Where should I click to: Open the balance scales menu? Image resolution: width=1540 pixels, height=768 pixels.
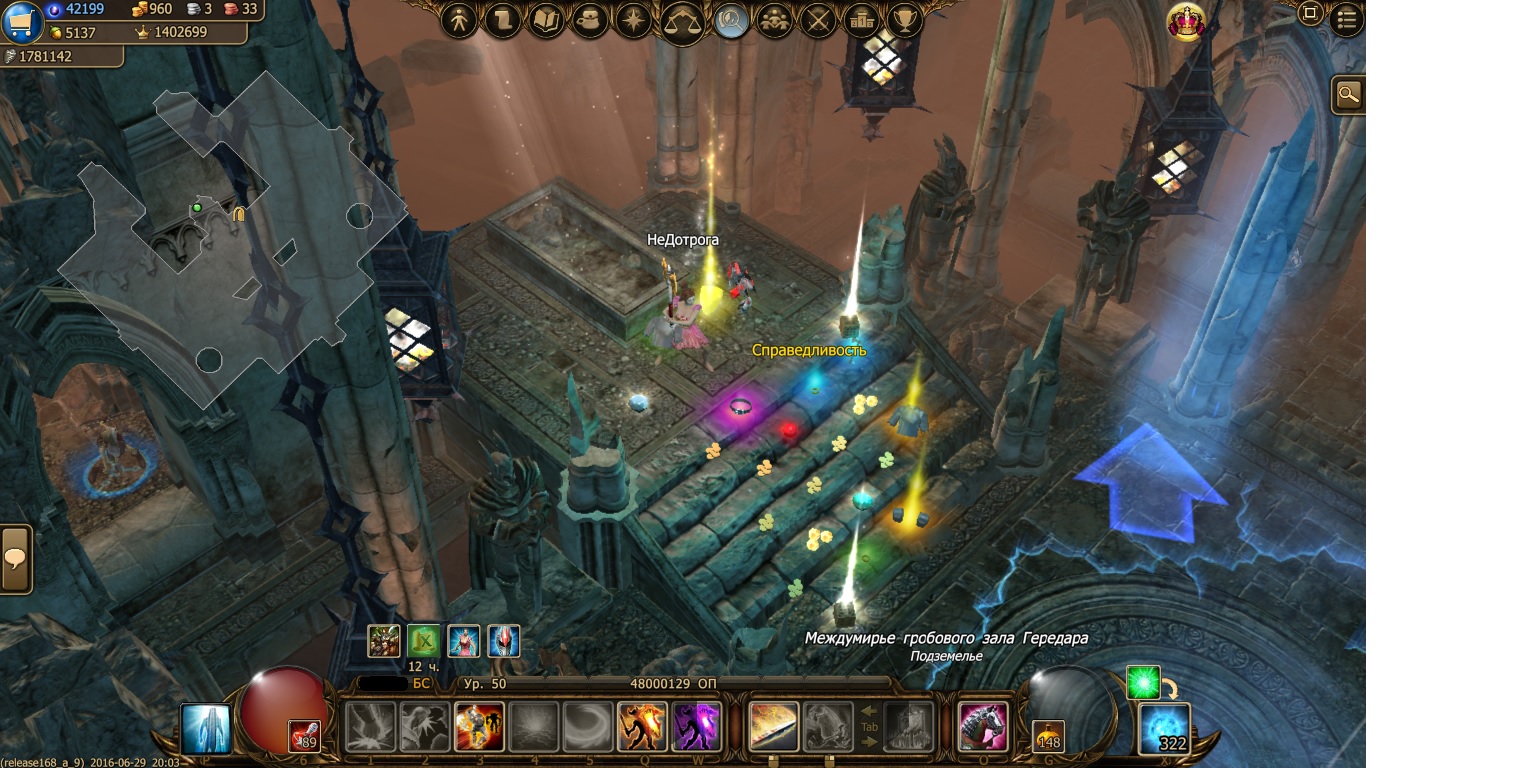(682, 22)
